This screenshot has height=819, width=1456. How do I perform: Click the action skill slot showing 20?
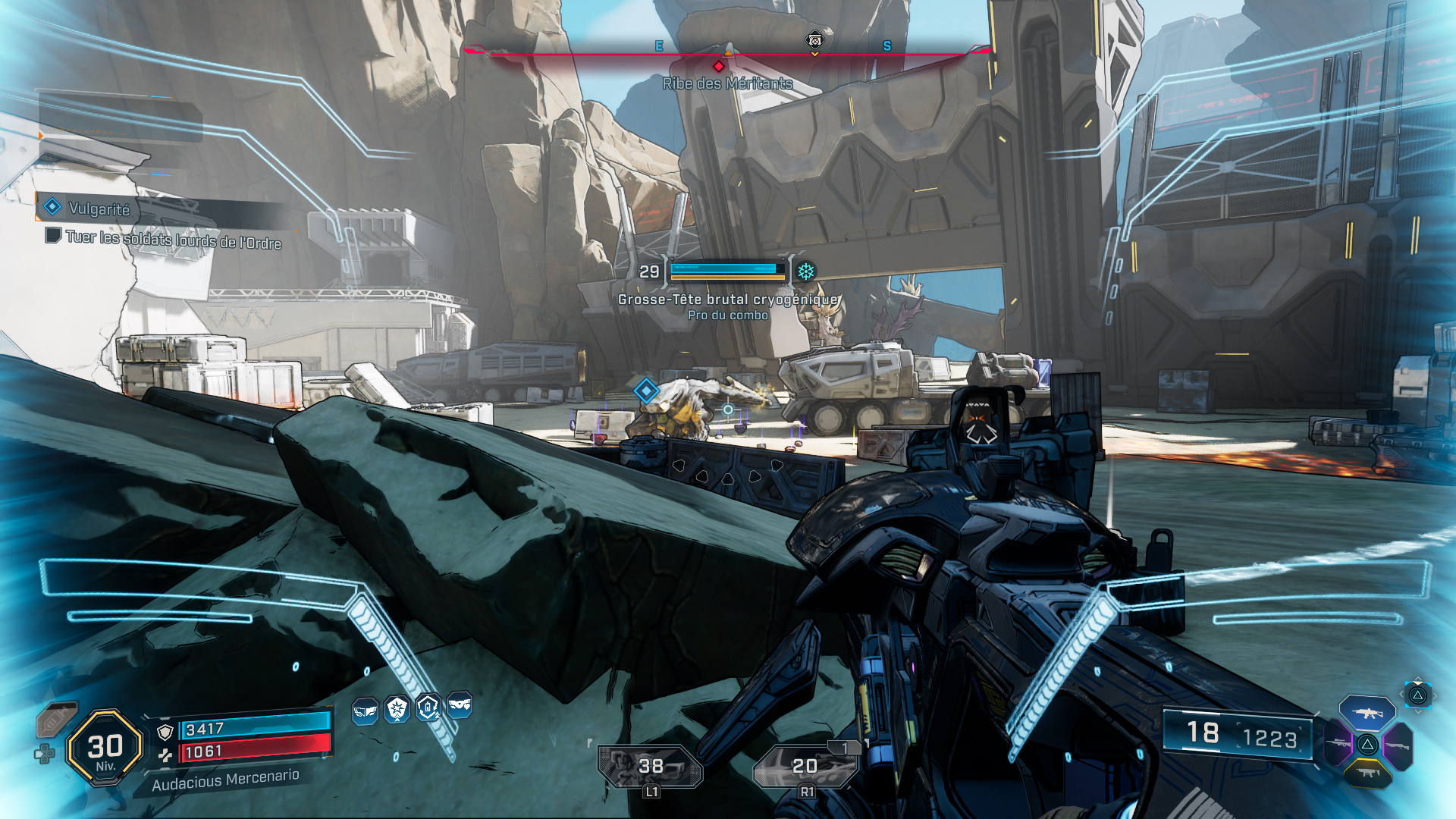(x=806, y=764)
